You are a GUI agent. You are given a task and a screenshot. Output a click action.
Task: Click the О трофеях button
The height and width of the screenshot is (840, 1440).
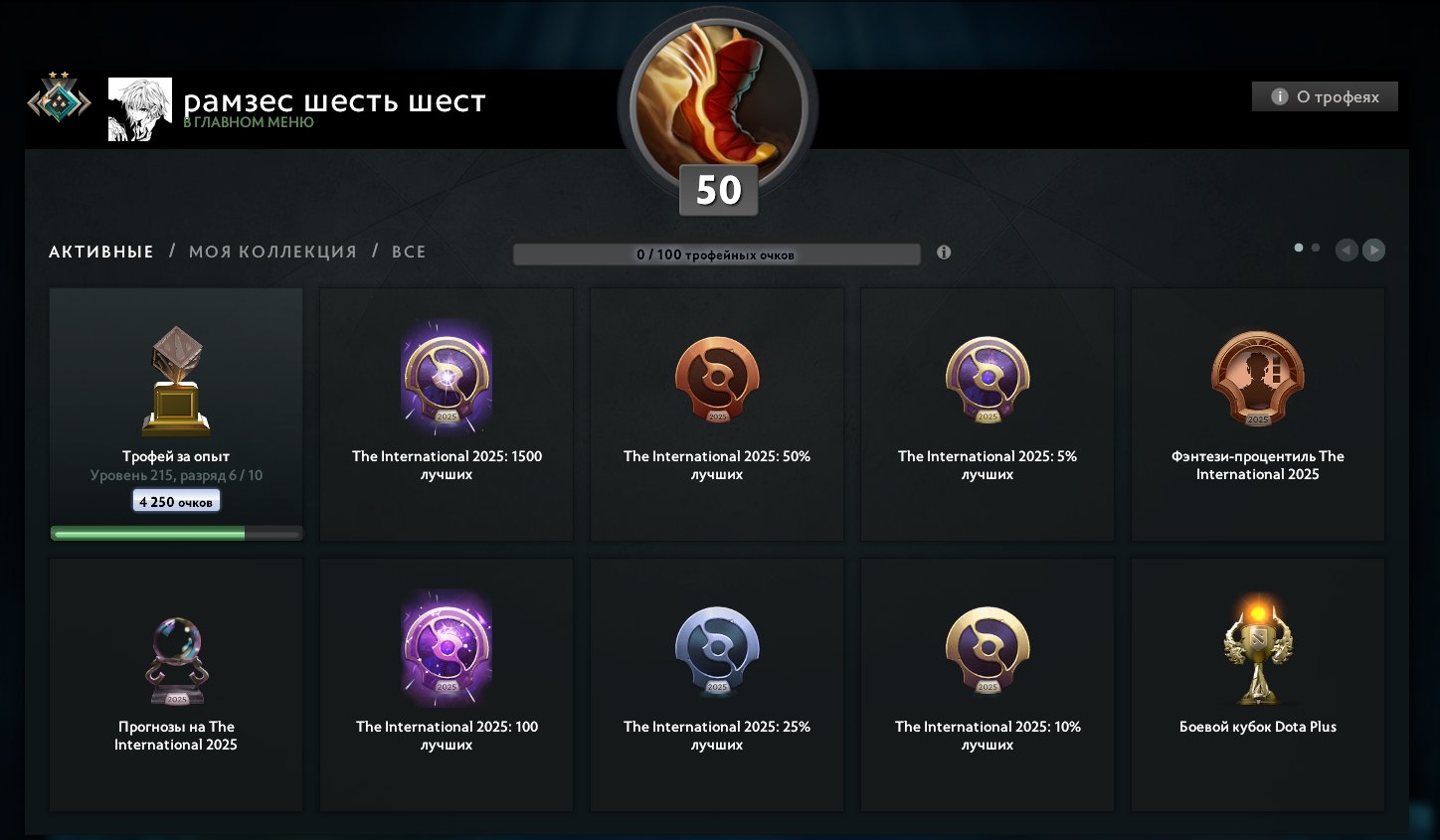tap(1324, 96)
